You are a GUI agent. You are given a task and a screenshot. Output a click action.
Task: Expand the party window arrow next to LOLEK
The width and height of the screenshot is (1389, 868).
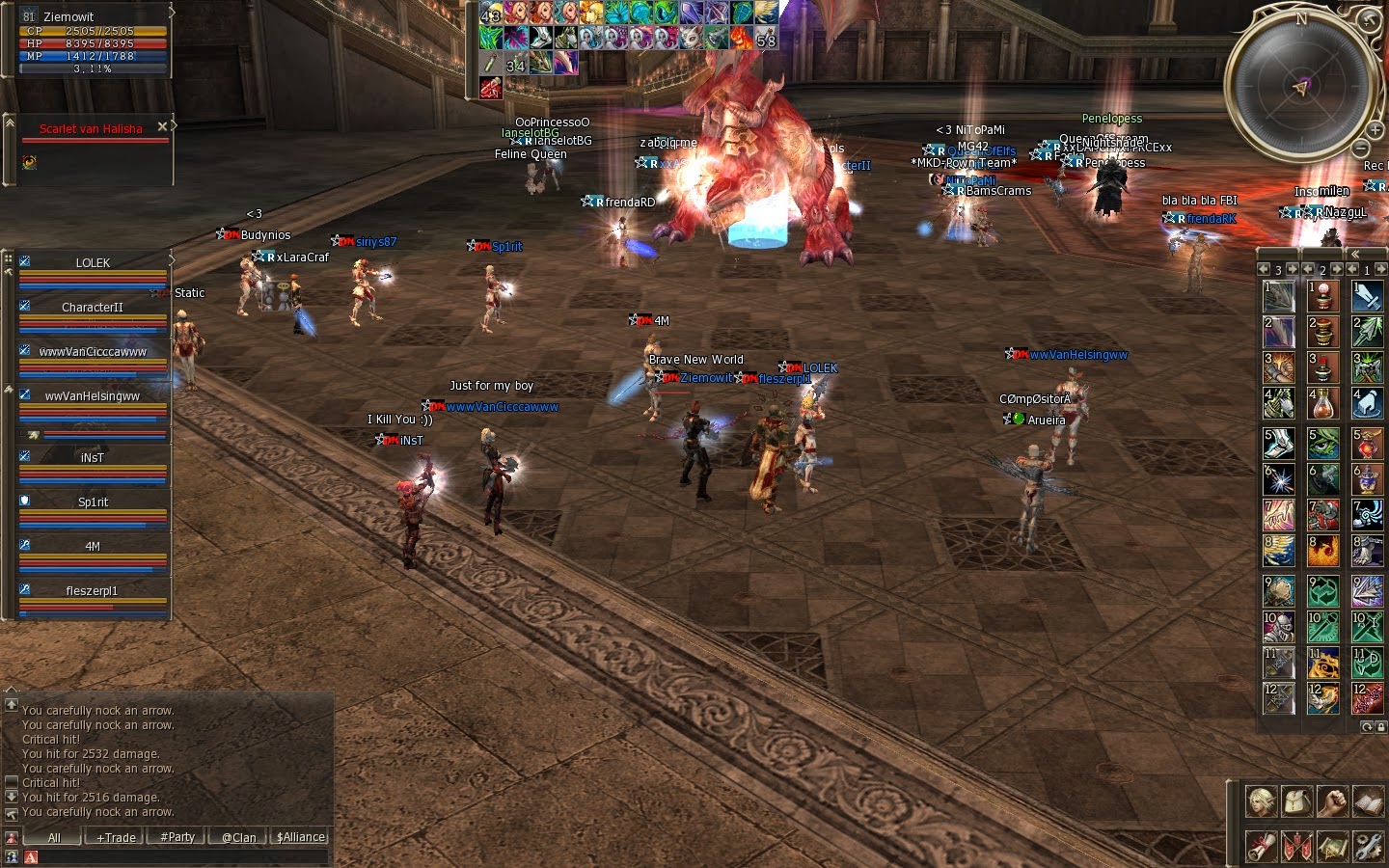(x=170, y=260)
